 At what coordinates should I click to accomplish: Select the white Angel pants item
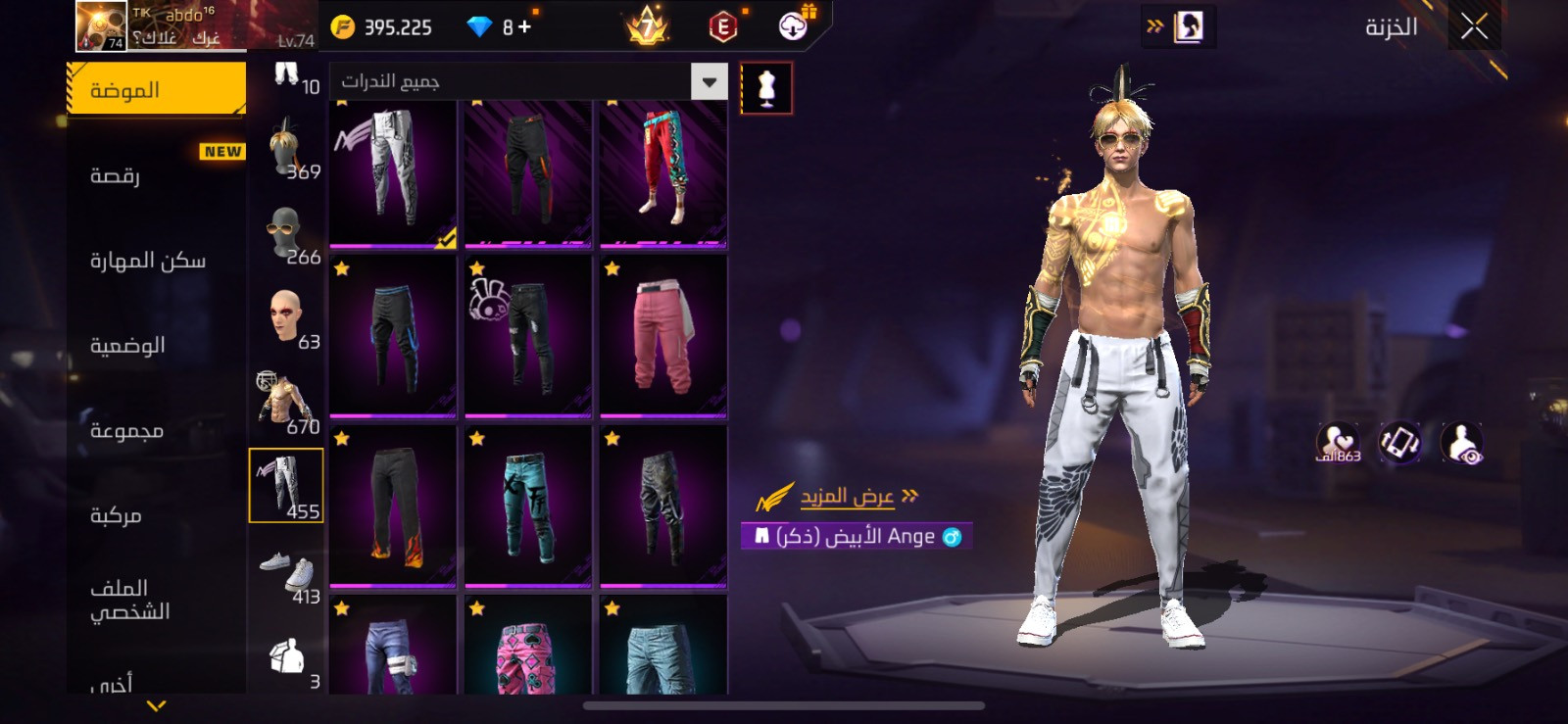[x=393, y=172]
